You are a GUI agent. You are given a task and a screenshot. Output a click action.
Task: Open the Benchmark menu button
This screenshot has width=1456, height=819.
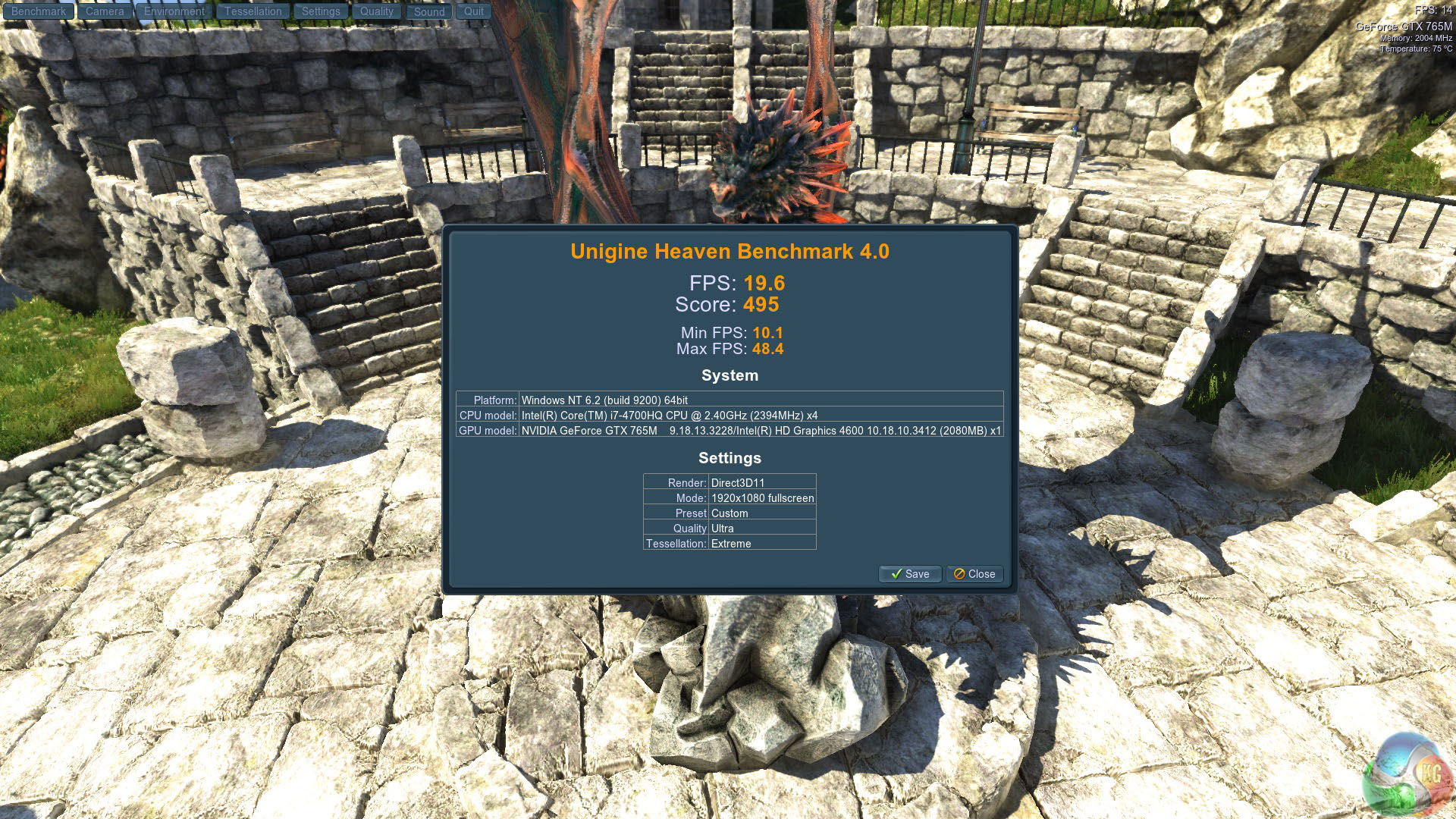pyautogui.click(x=39, y=11)
